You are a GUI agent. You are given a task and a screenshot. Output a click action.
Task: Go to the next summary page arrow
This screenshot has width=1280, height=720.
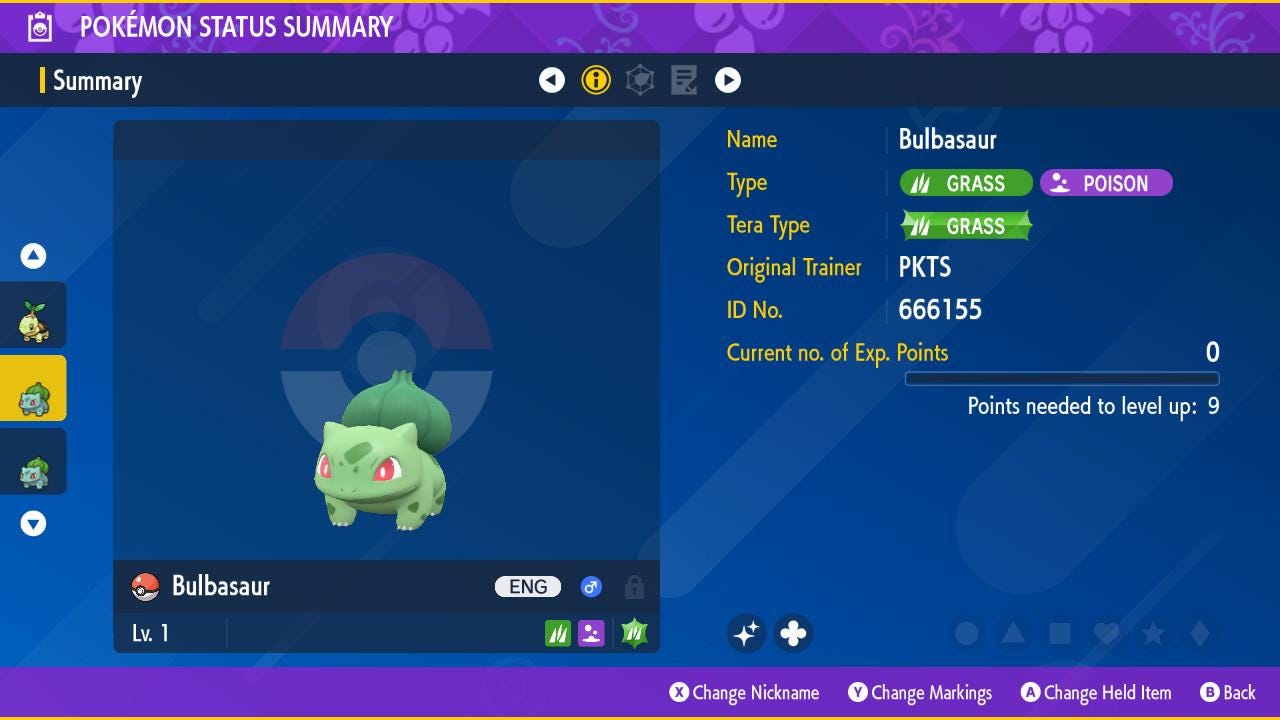pyautogui.click(x=728, y=80)
